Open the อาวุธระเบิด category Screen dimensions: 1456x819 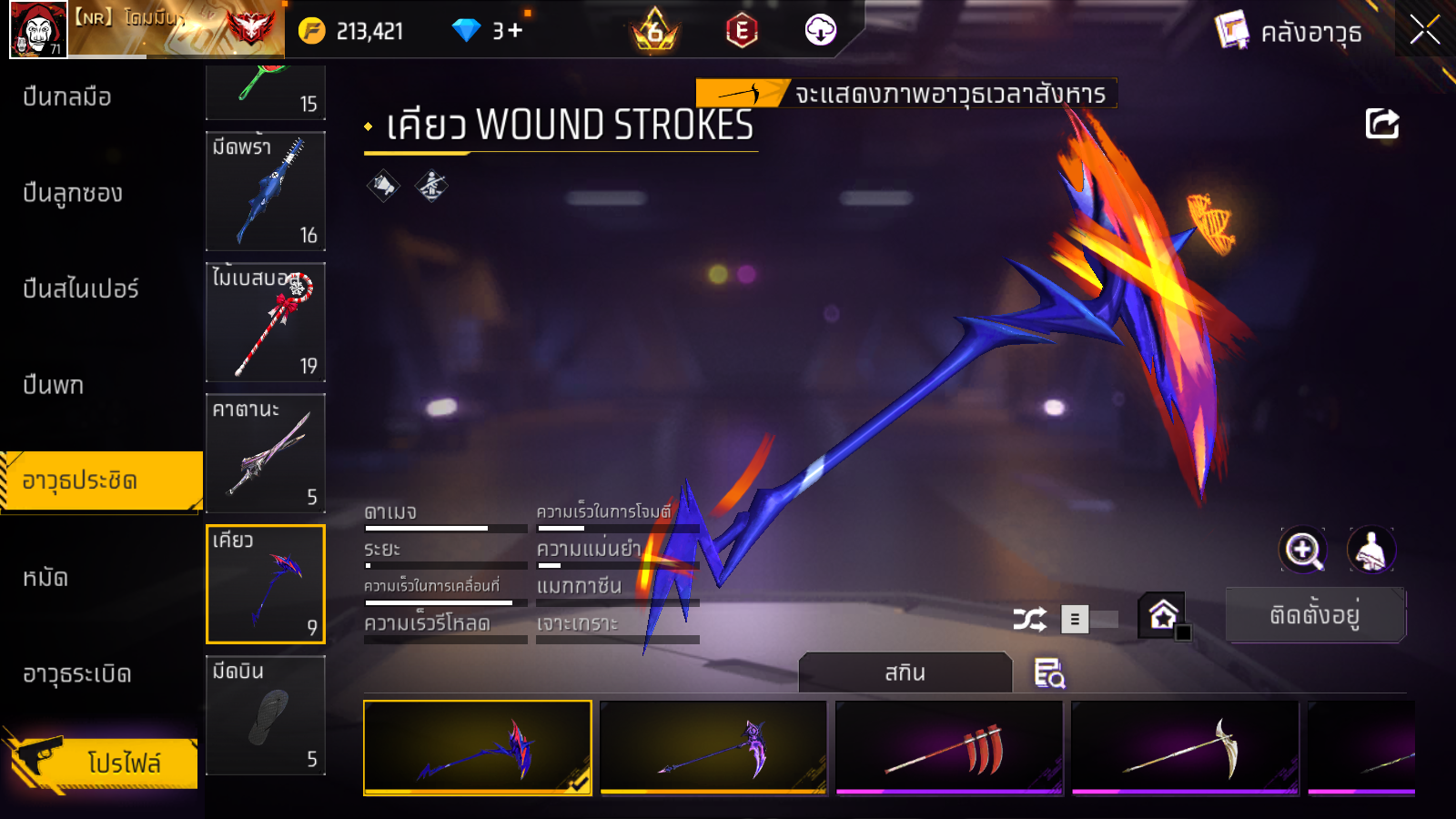(77, 673)
